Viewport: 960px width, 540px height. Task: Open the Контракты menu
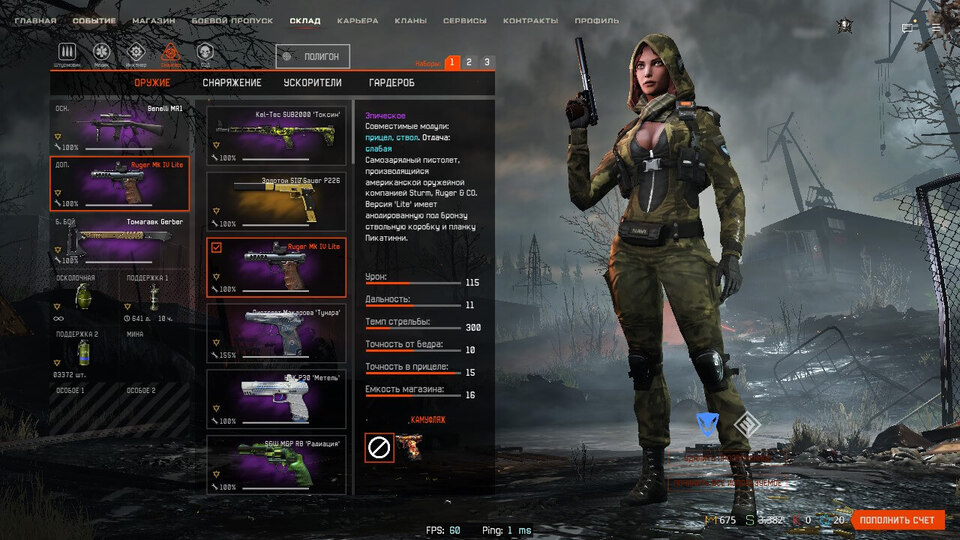(x=531, y=20)
